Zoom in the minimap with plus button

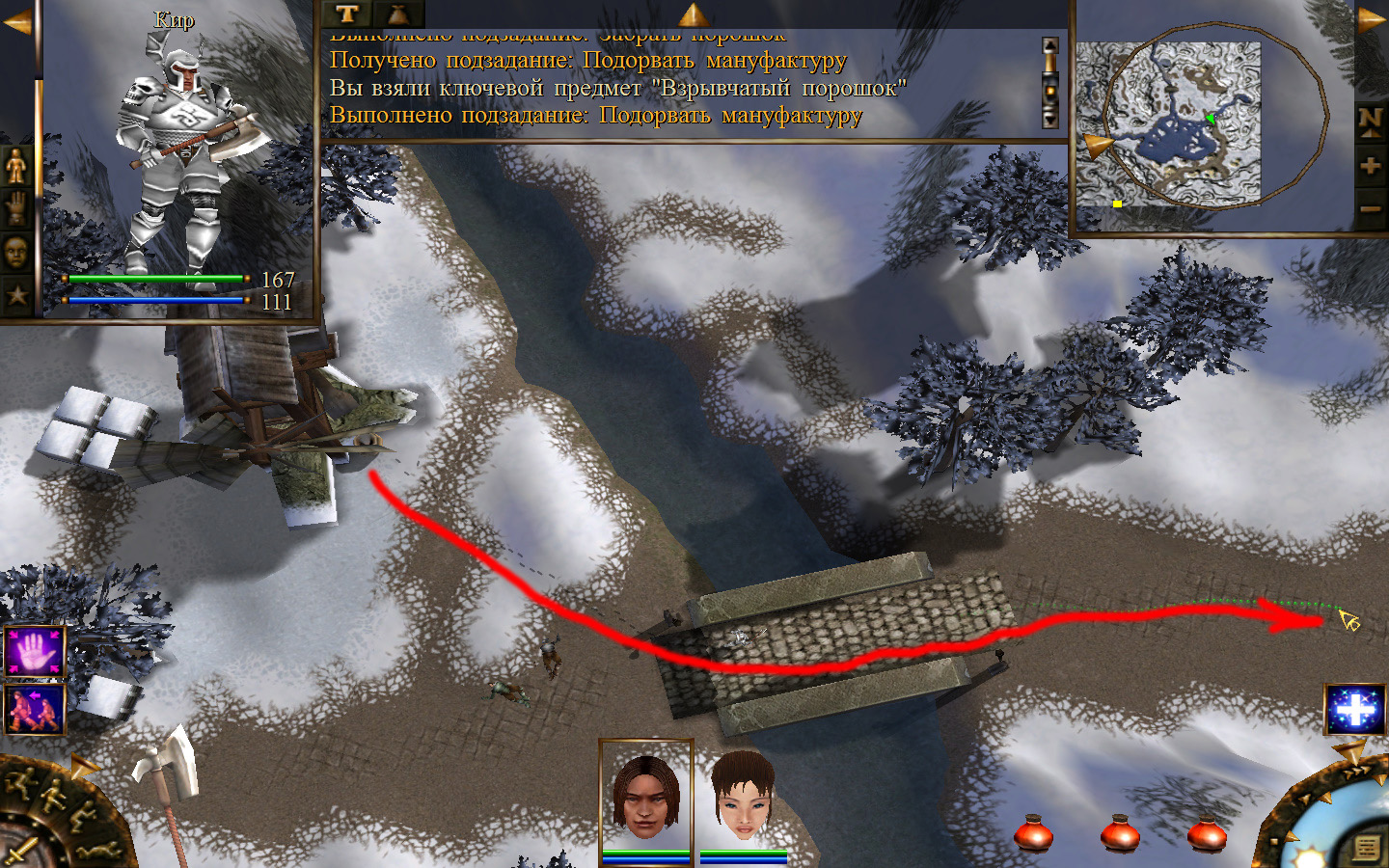[1370, 166]
